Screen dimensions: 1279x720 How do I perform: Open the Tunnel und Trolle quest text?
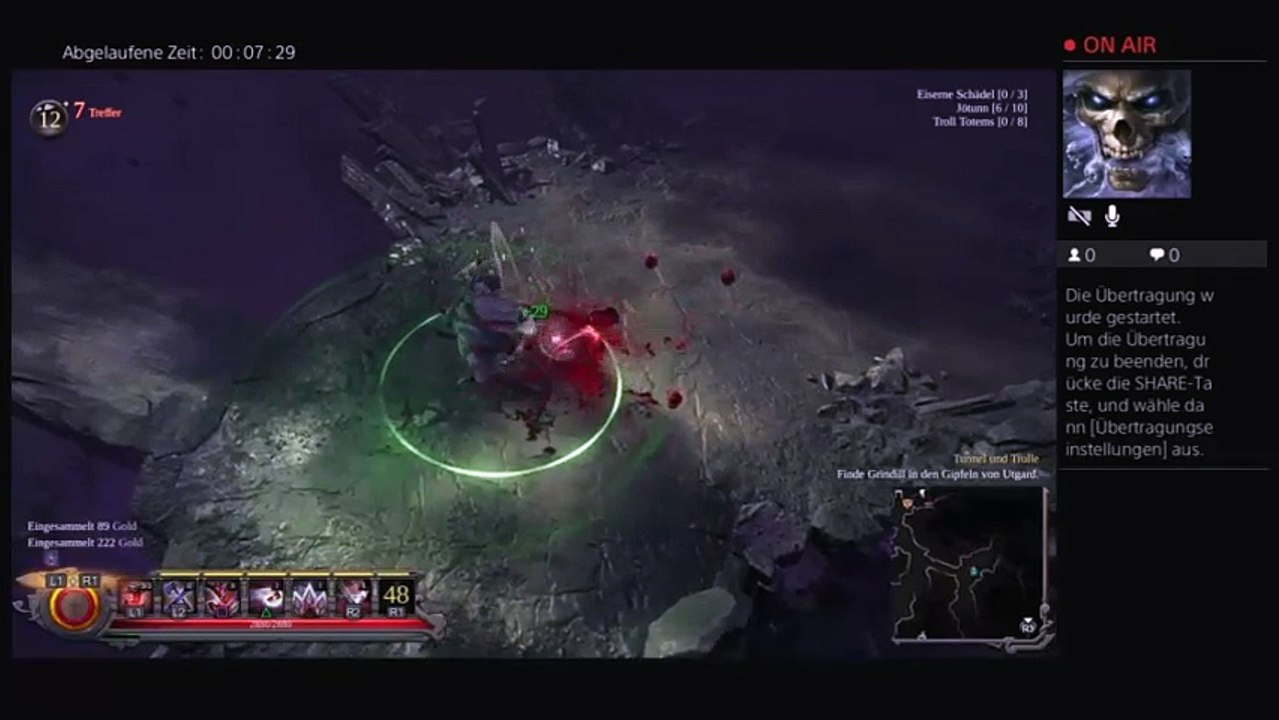996,458
